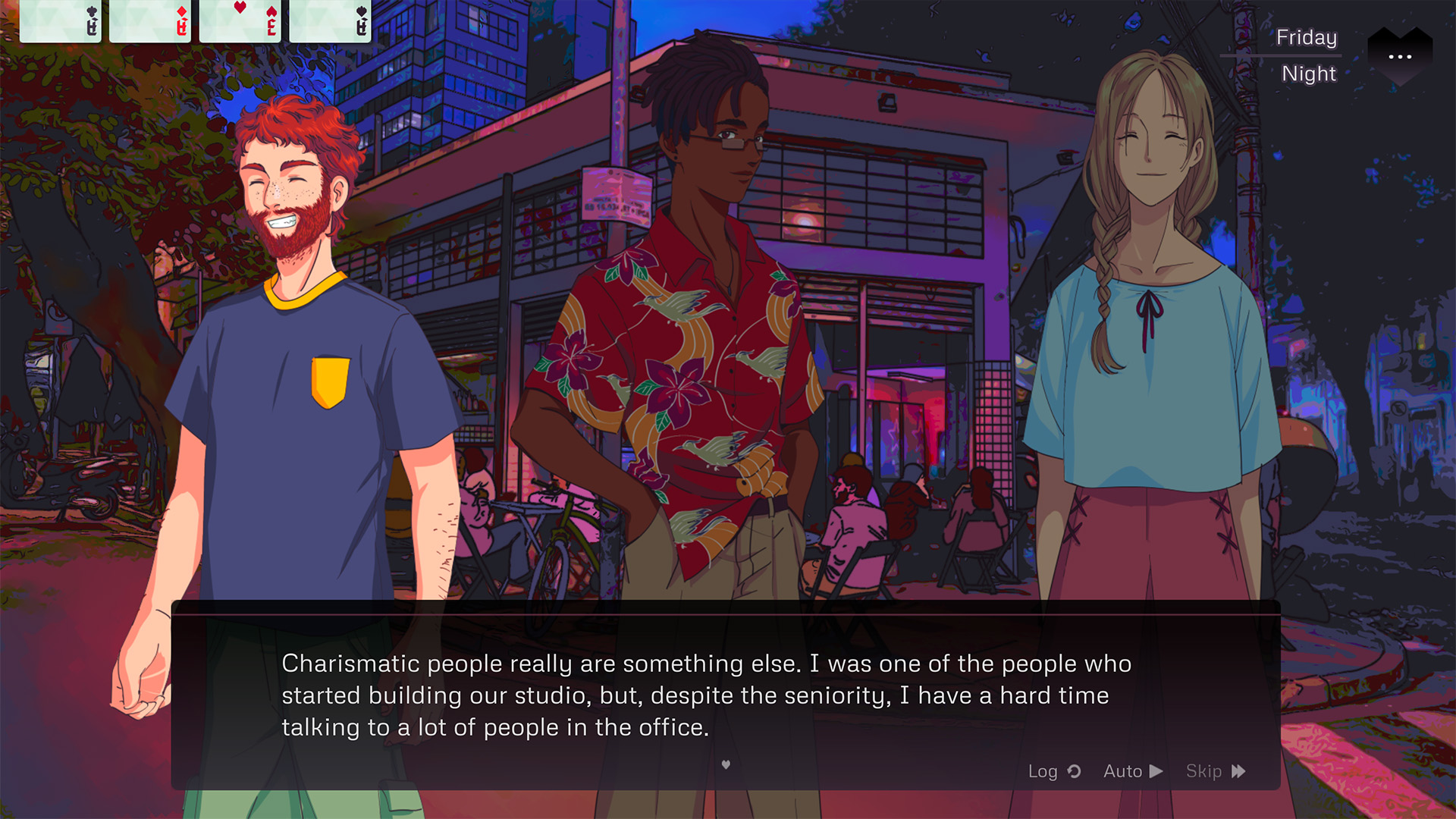Skip the current dialogue

click(x=1215, y=771)
